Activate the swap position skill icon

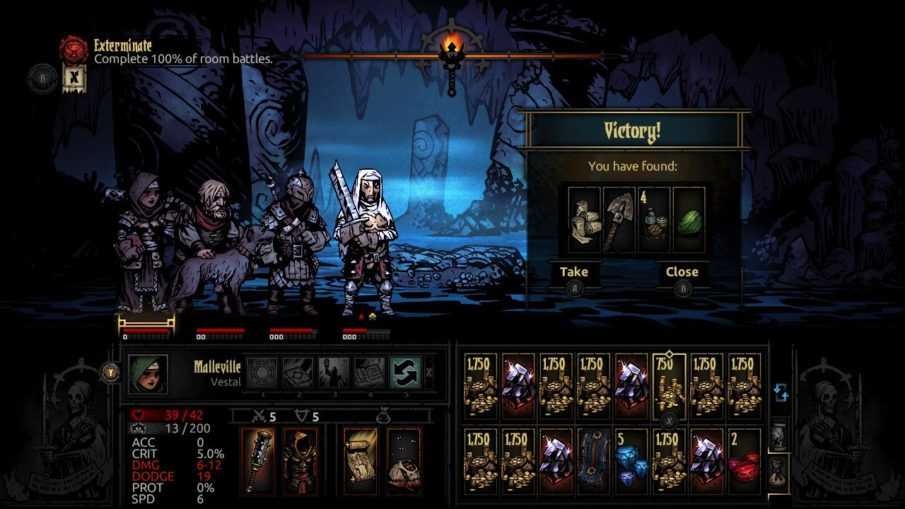404,372
